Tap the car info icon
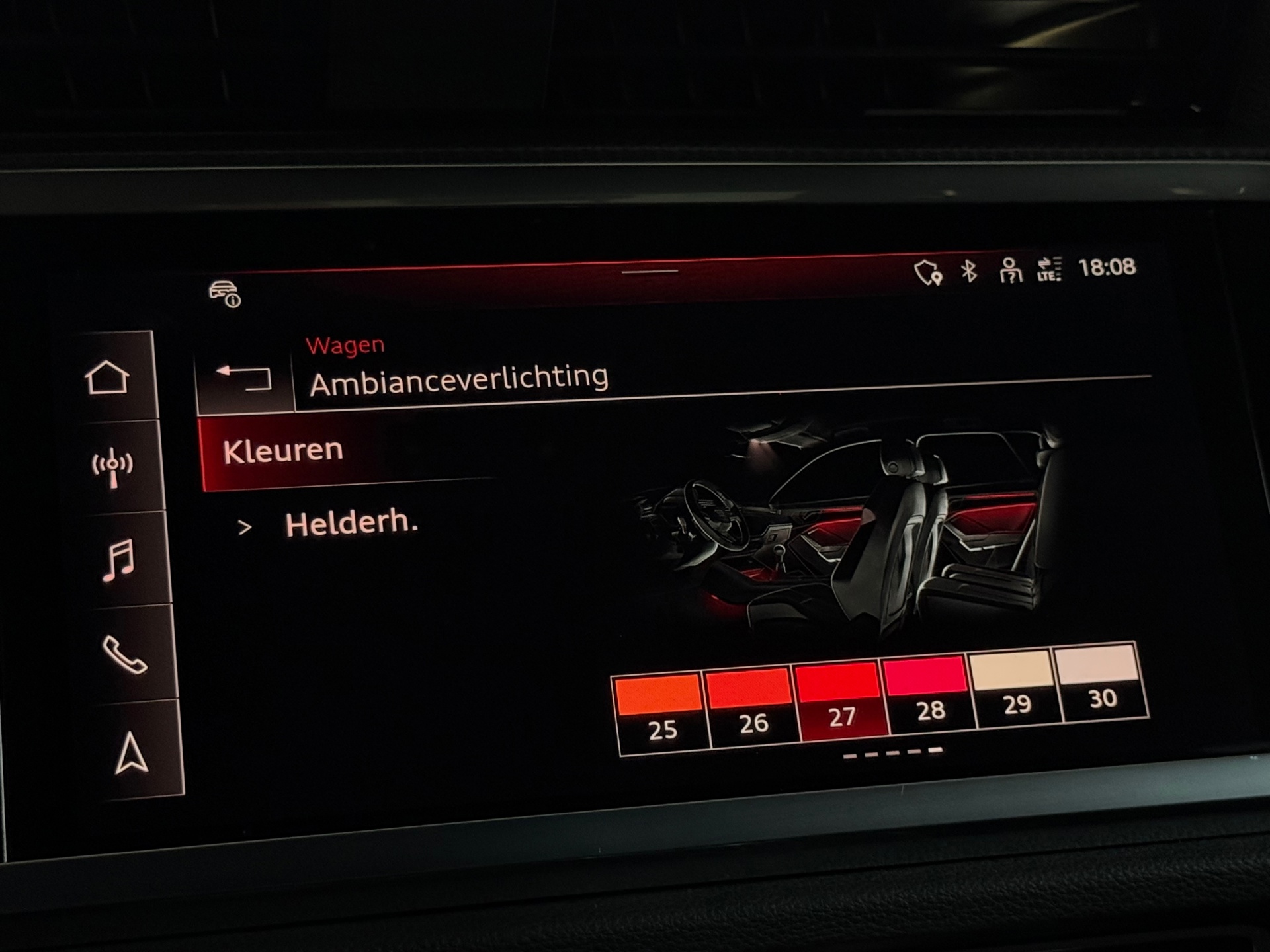 click(x=225, y=294)
